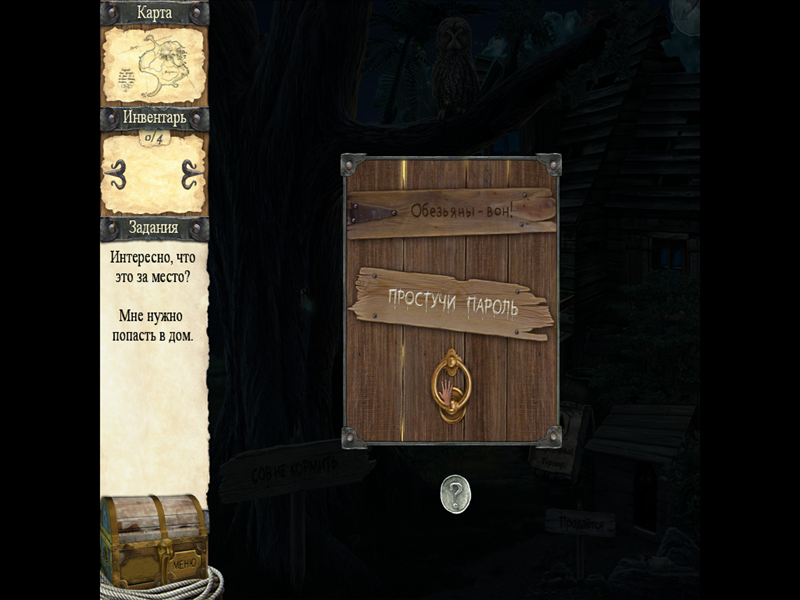The height and width of the screenshot is (600, 800).
Task: Click the question mark hint button
Action: [x=455, y=494]
